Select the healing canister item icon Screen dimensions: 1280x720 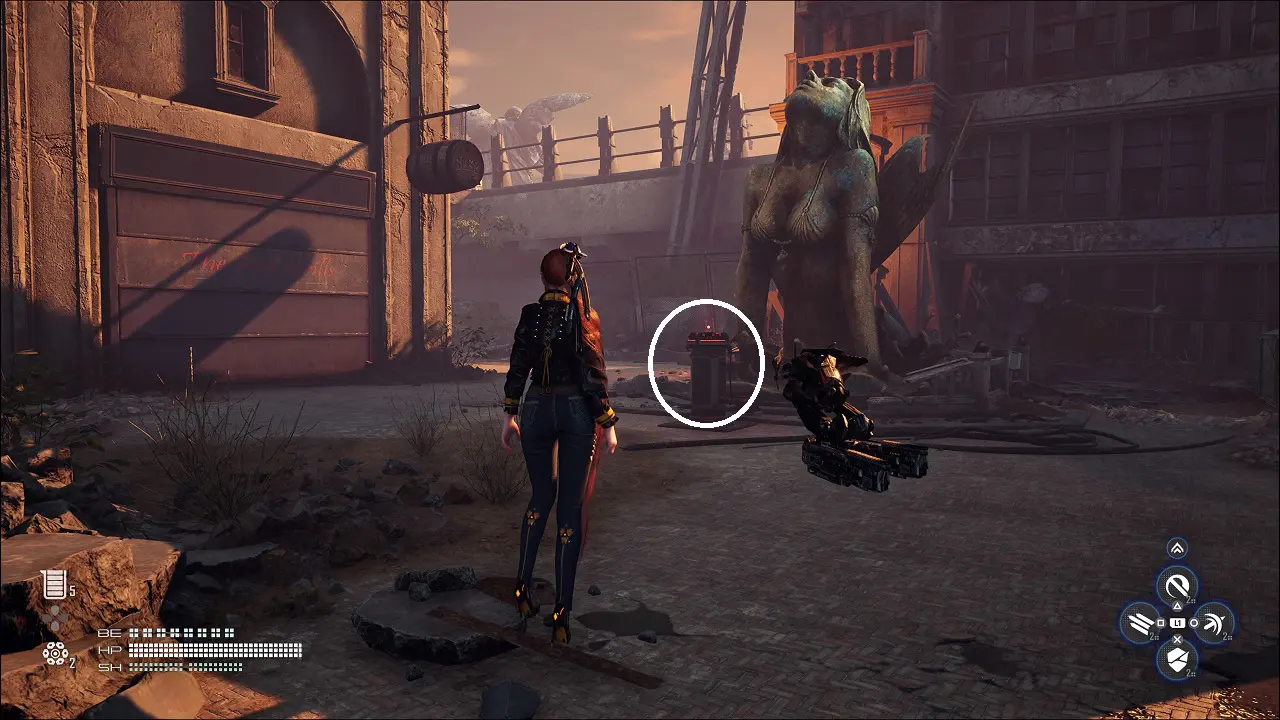pyautogui.click(x=52, y=584)
